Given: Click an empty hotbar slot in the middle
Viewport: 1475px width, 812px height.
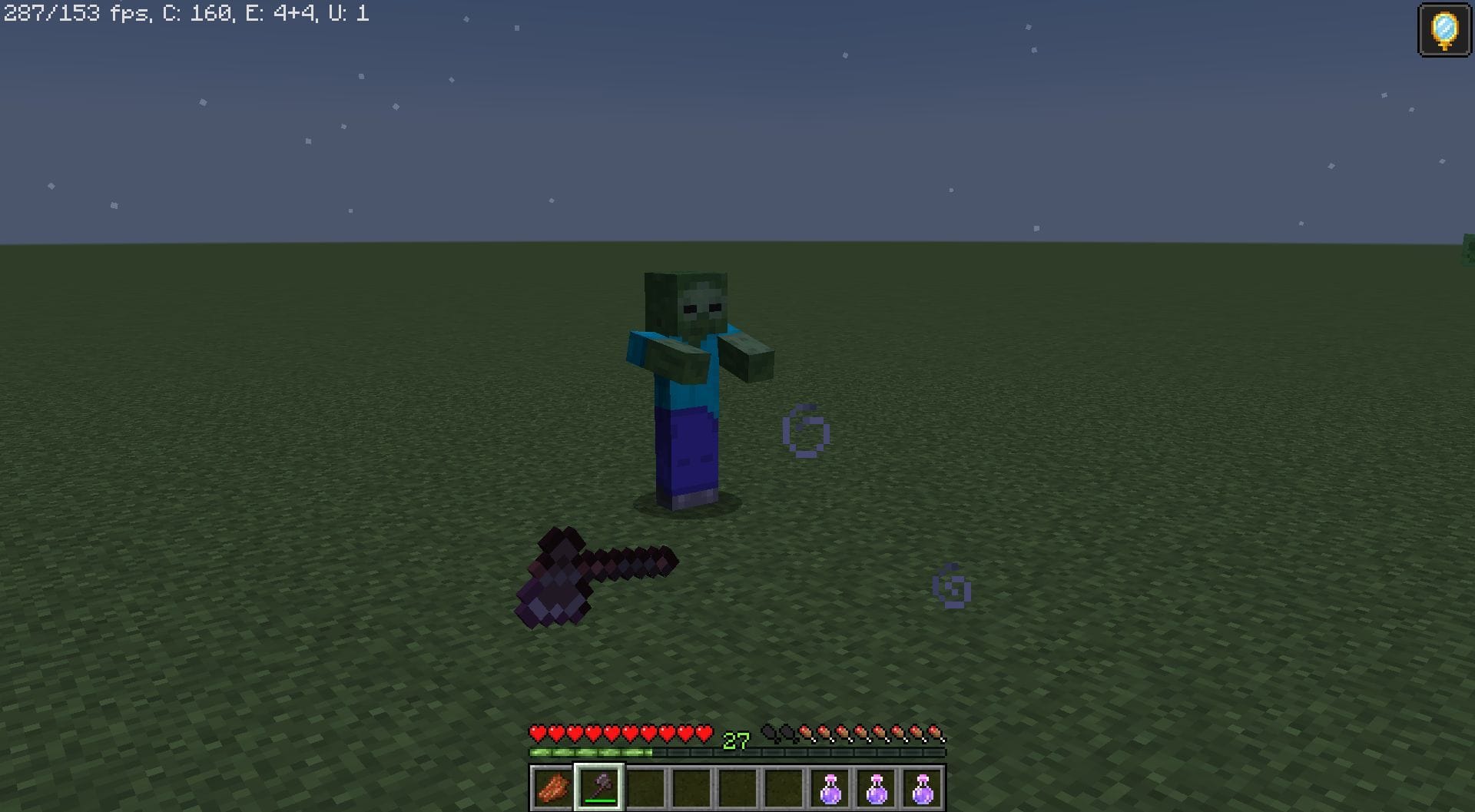Looking at the screenshot, I should (691, 784).
